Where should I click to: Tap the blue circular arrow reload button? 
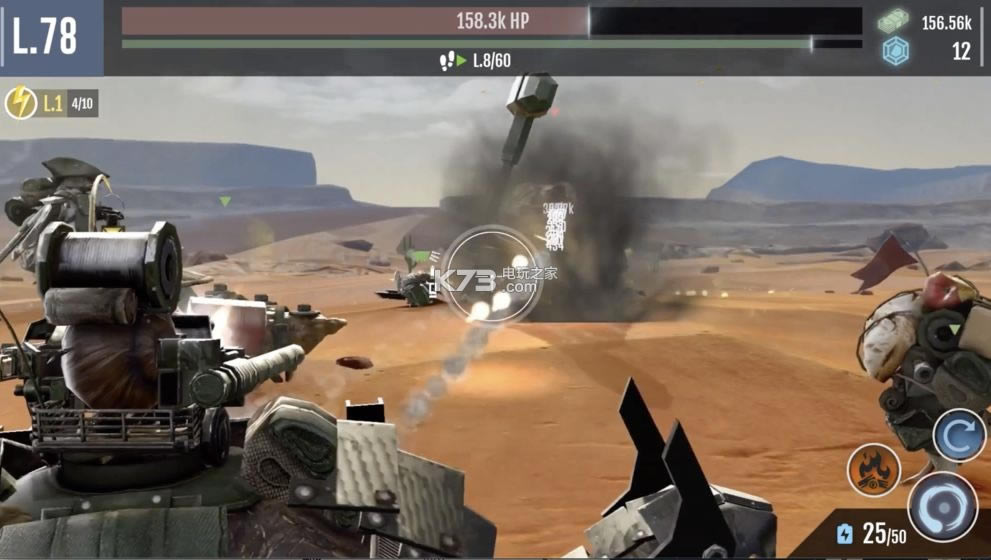(959, 435)
